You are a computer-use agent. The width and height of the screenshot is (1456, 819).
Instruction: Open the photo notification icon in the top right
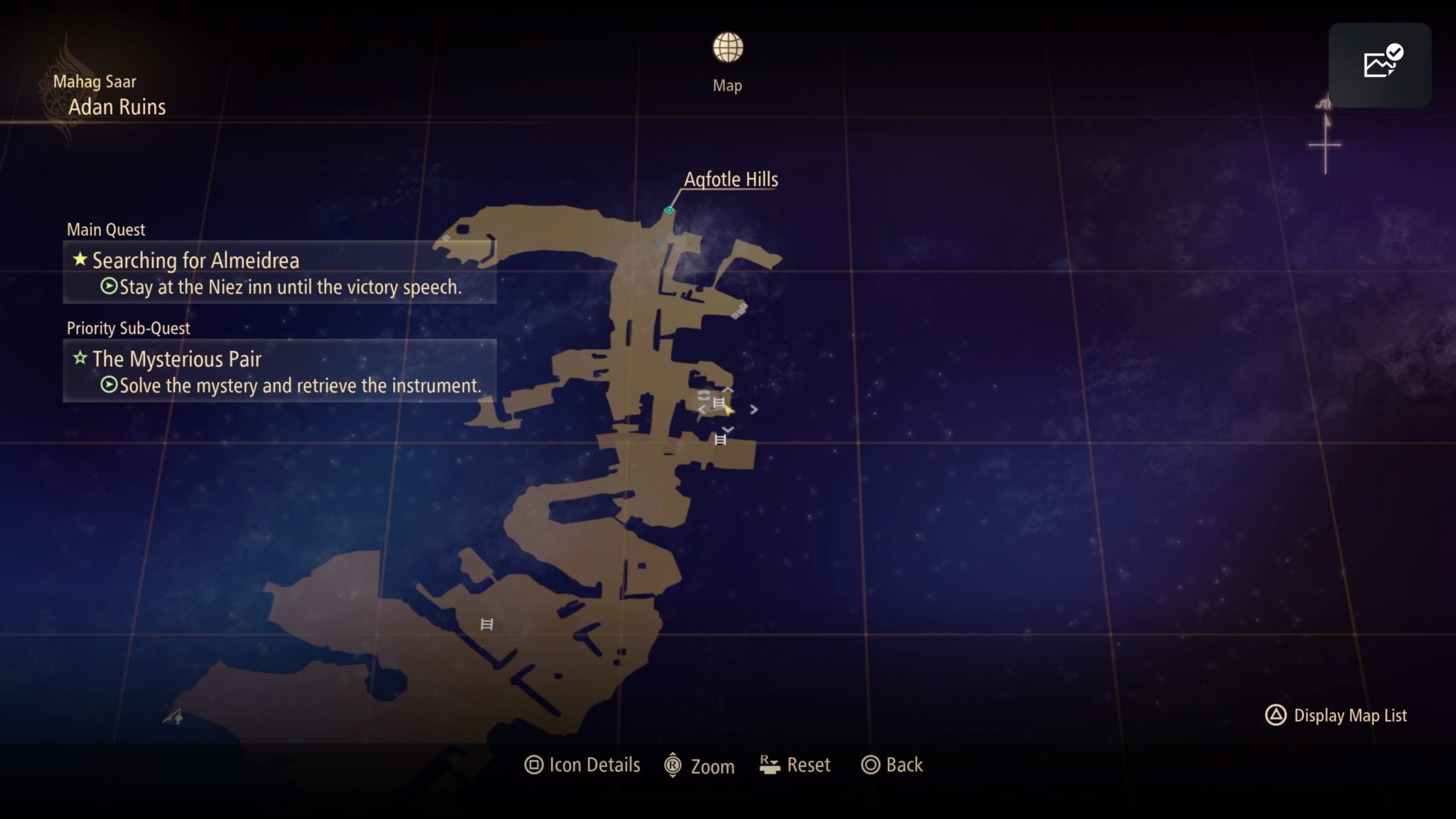point(1379,64)
